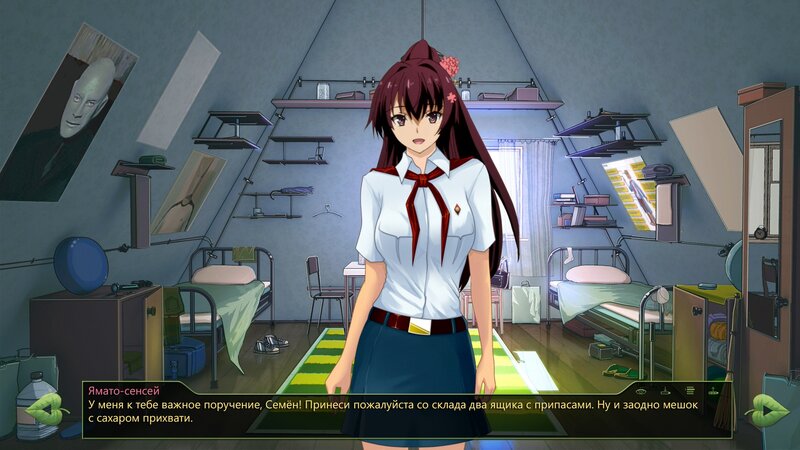The width and height of the screenshot is (800, 450).
Task: Go back with the left leaf arrow
Action: pyautogui.click(x=46, y=408)
